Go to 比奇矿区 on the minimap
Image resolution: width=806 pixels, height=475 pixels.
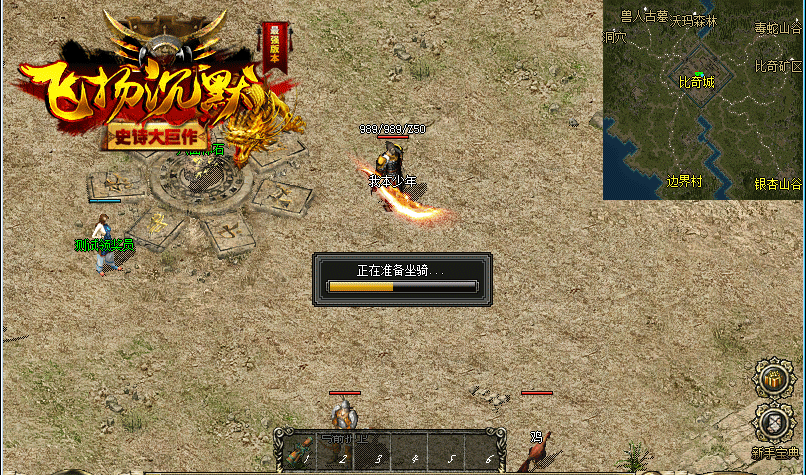[778, 66]
